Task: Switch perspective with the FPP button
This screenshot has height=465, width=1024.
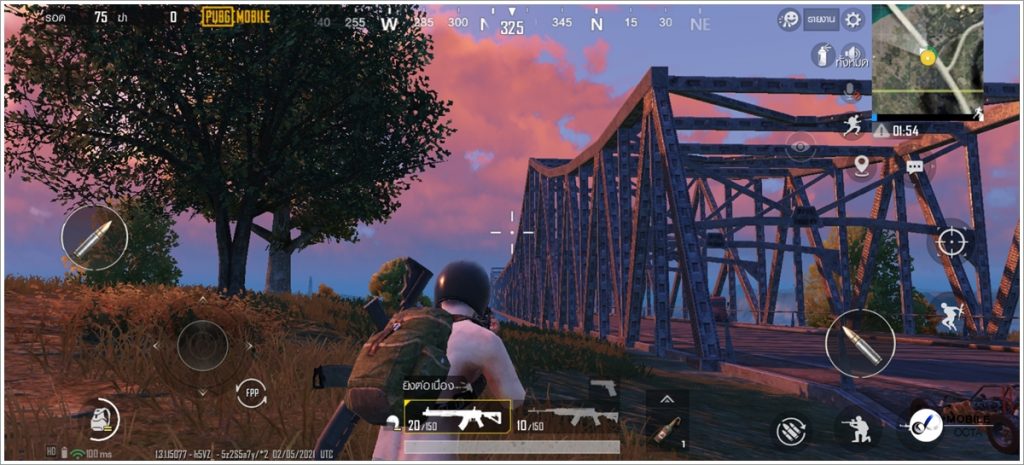Action: (x=251, y=393)
